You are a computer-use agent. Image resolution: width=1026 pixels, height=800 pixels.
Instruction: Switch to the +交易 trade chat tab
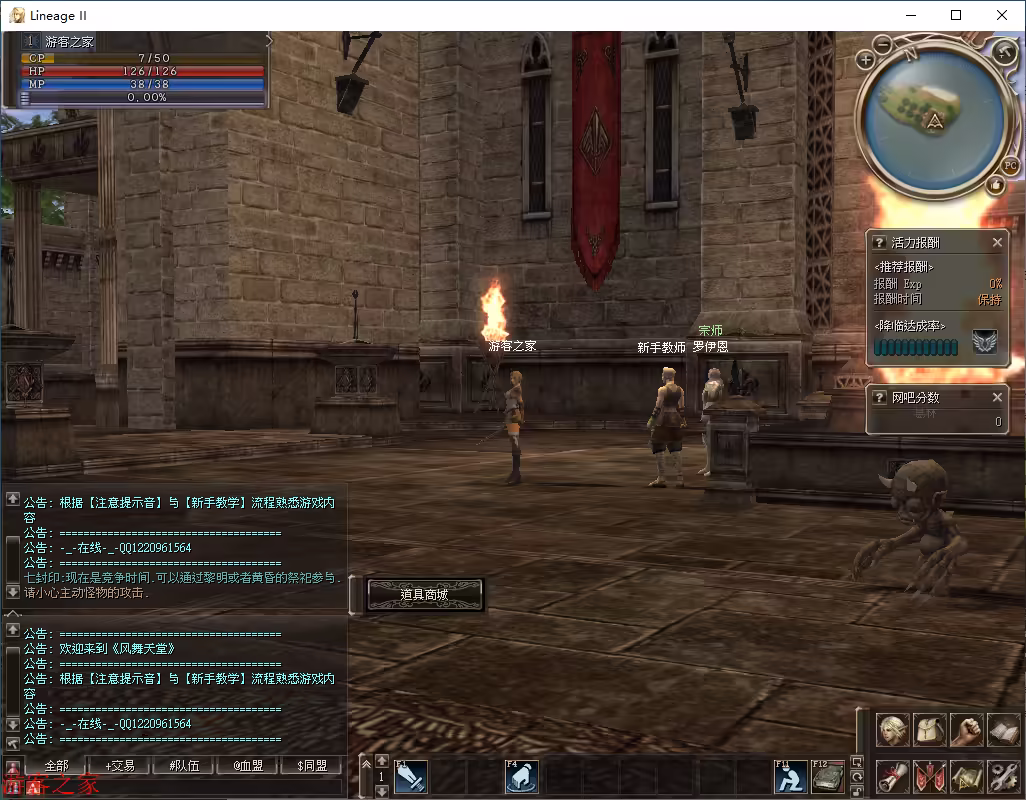[120, 766]
